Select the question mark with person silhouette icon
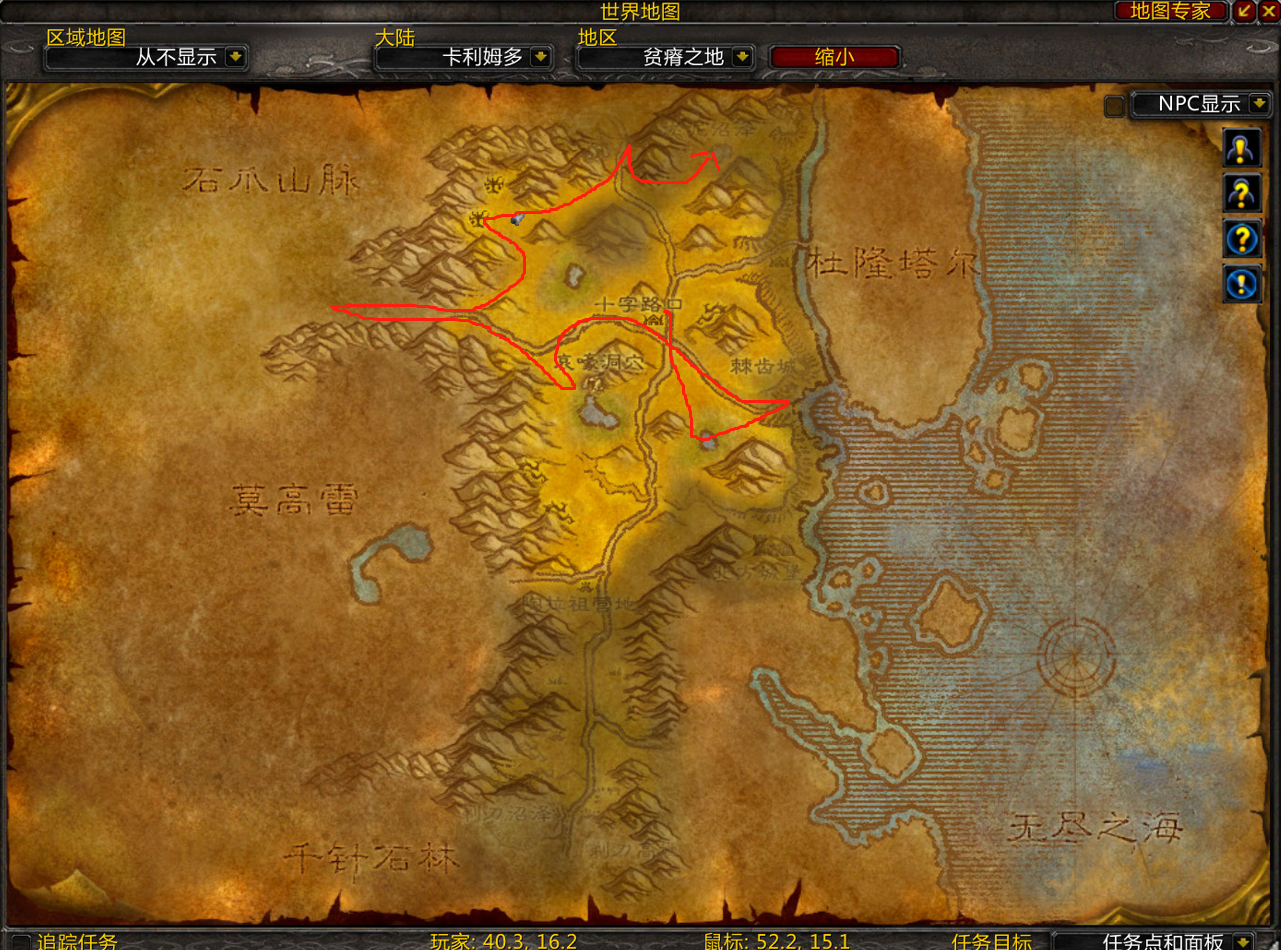The image size is (1281, 950). [1241, 193]
